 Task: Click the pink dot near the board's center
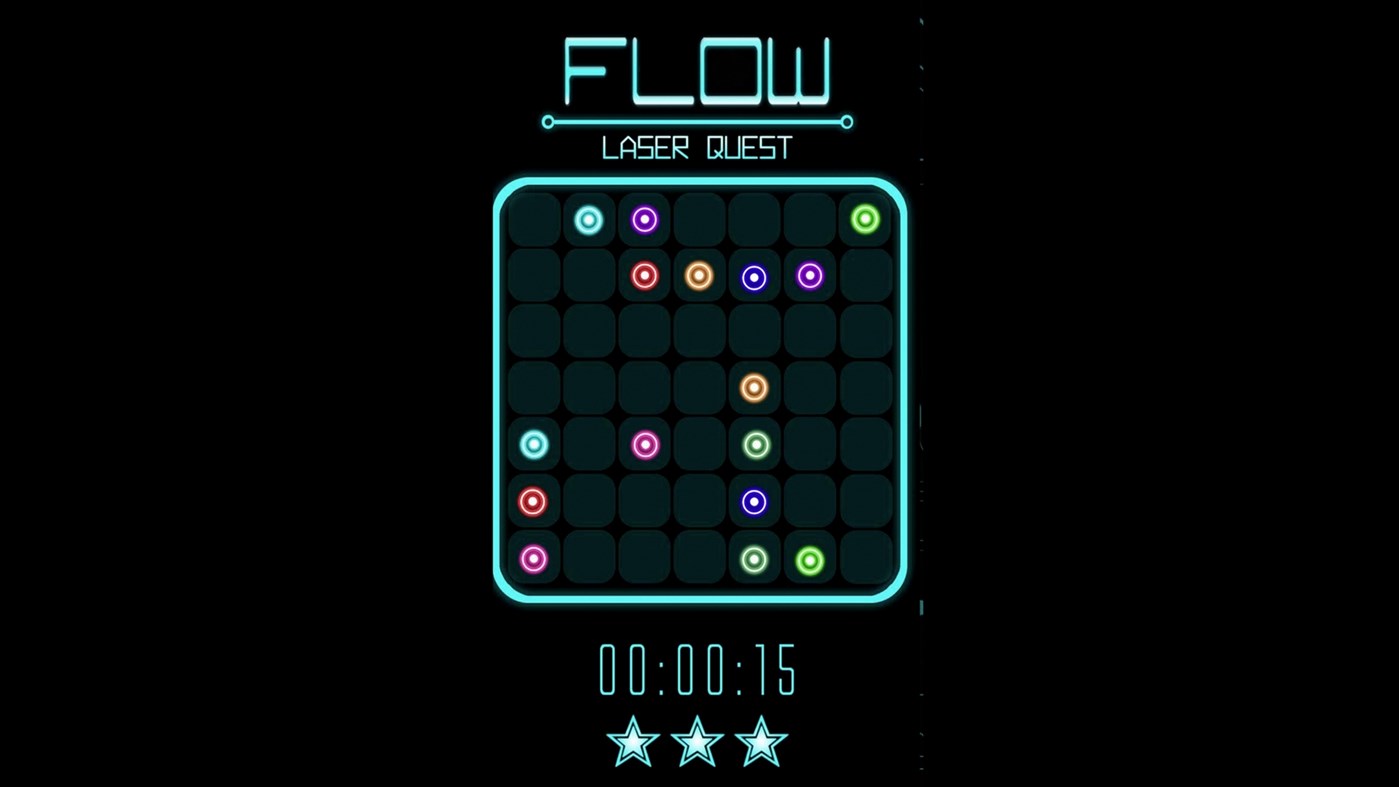coord(644,444)
